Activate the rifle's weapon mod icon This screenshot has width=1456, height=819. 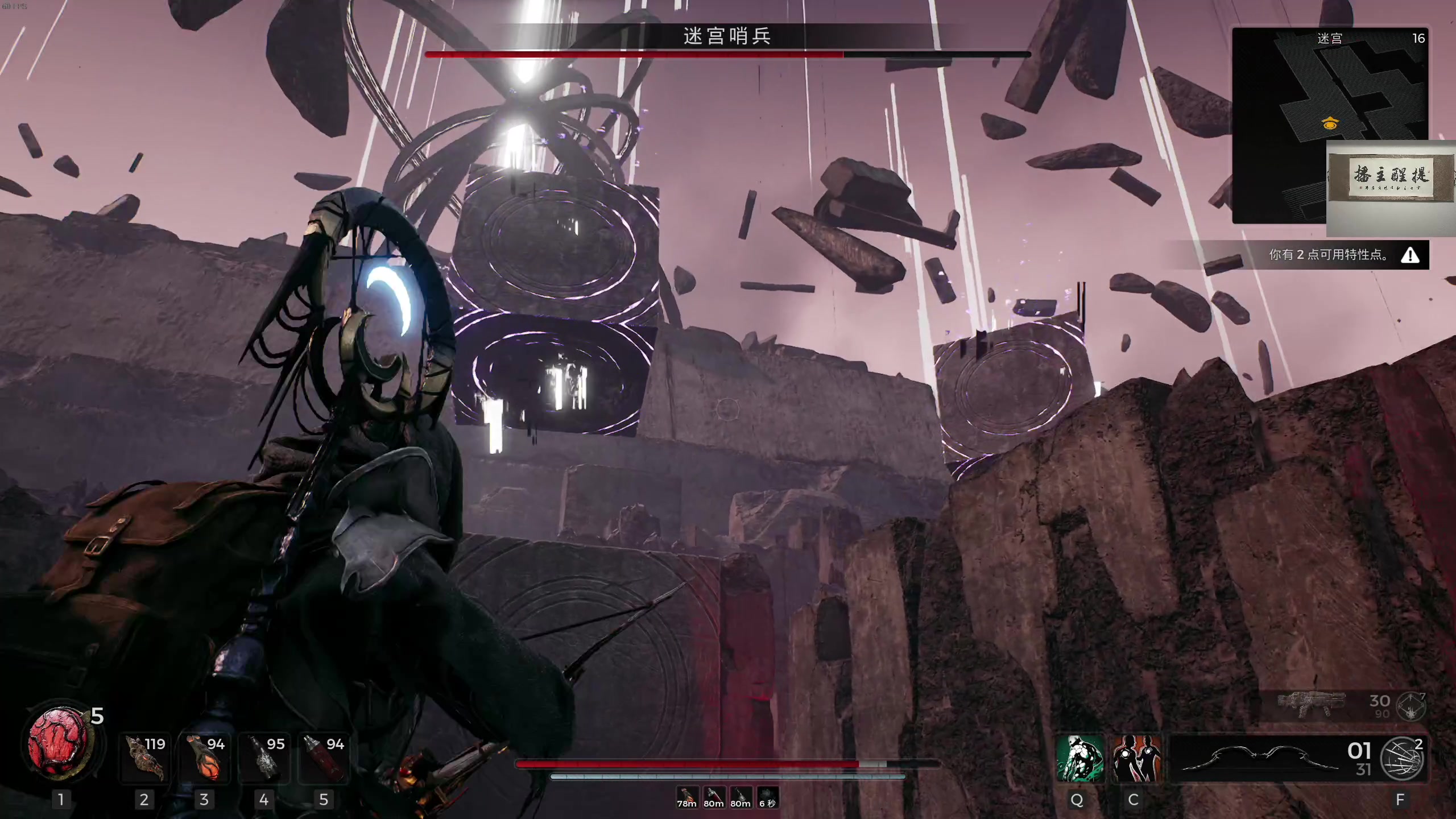[1412, 706]
